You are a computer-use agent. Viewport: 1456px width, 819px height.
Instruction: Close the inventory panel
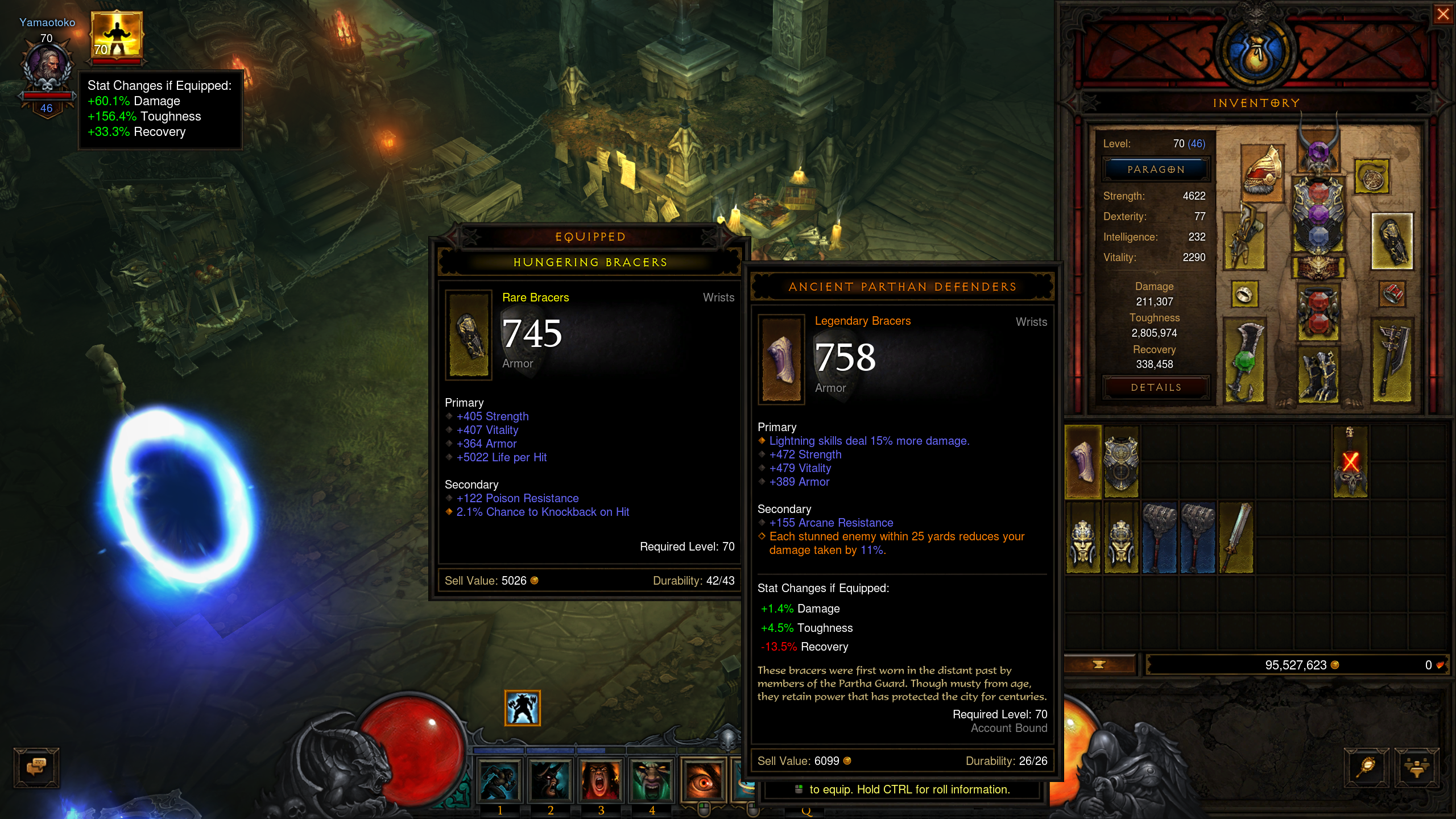coord(1443,14)
